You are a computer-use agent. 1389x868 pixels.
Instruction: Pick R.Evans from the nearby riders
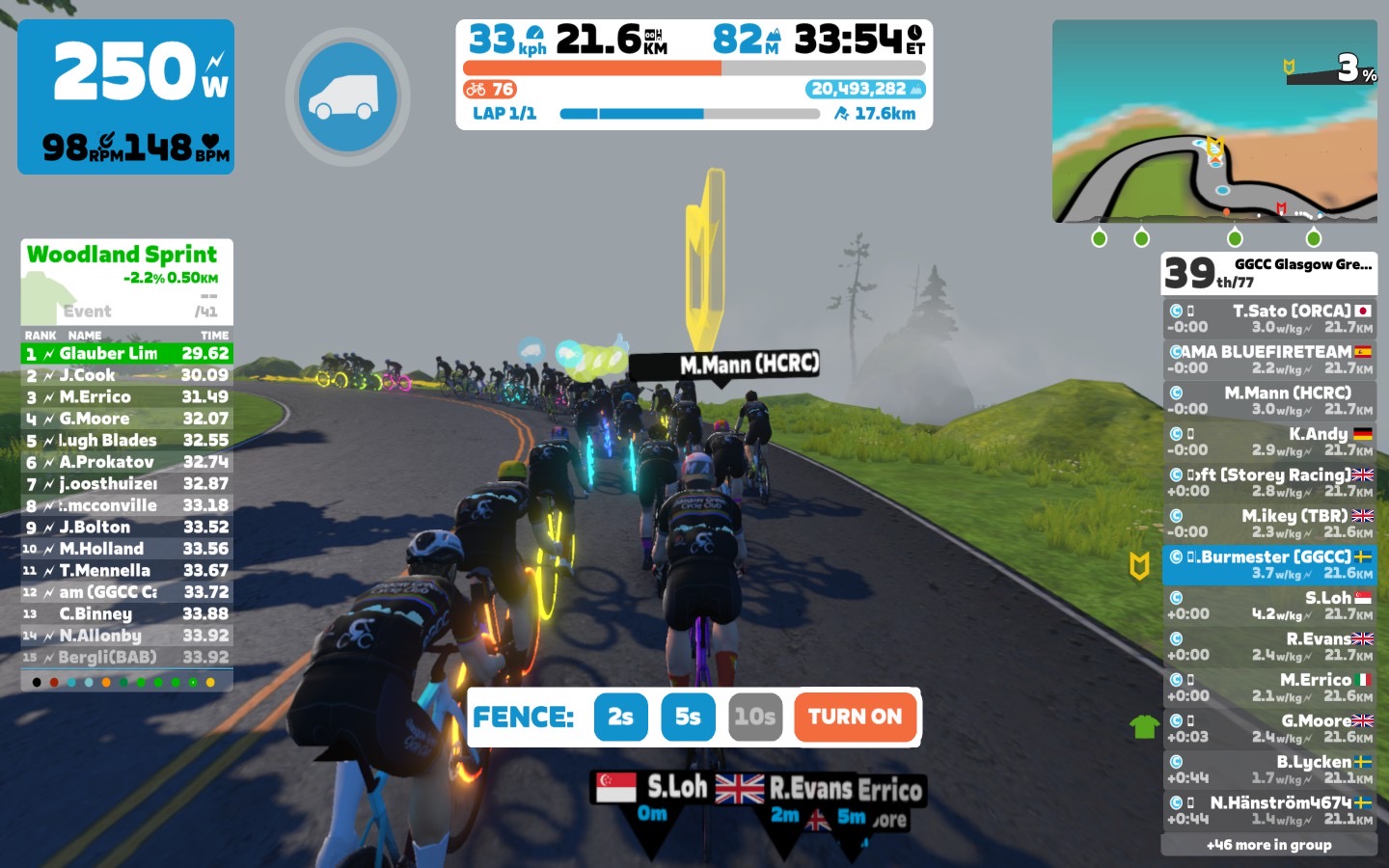pyautogui.click(x=1268, y=646)
